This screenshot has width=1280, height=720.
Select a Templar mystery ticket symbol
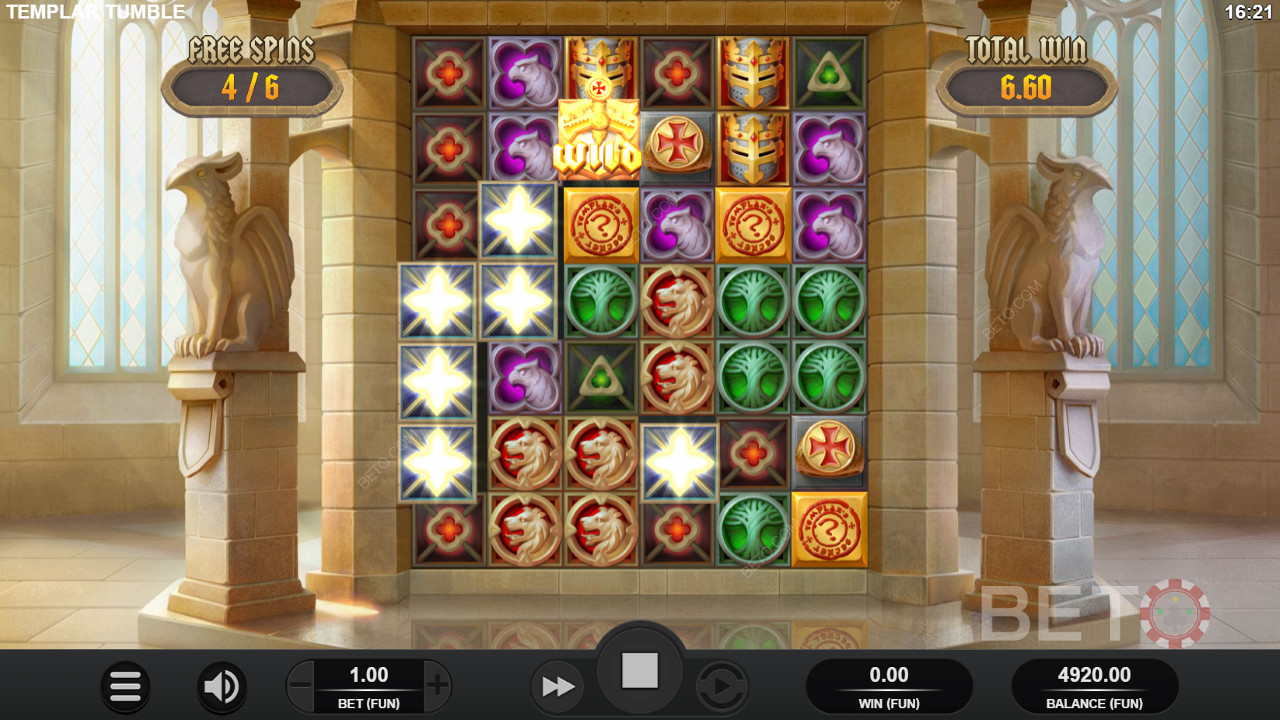coord(601,224)
